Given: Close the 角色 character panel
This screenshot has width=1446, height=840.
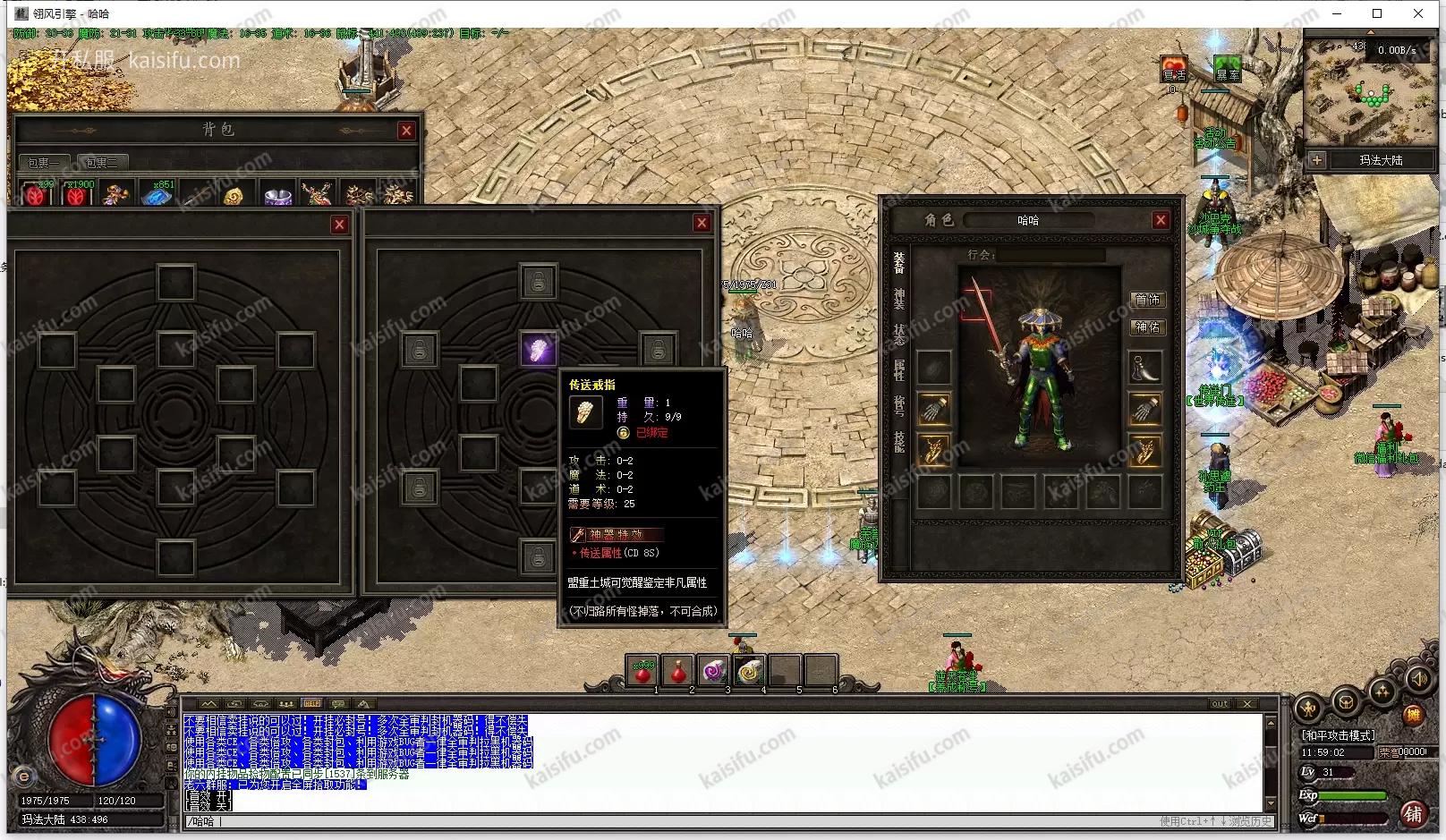Looking at the screenshot, I should coord(1161,220).
